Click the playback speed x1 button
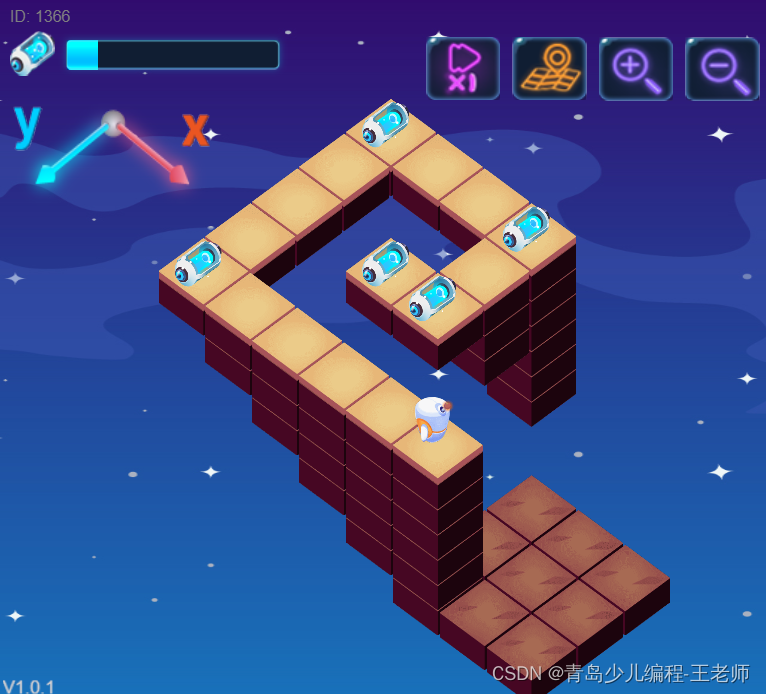This screenshot has height=694, width=766. [462, 68]
